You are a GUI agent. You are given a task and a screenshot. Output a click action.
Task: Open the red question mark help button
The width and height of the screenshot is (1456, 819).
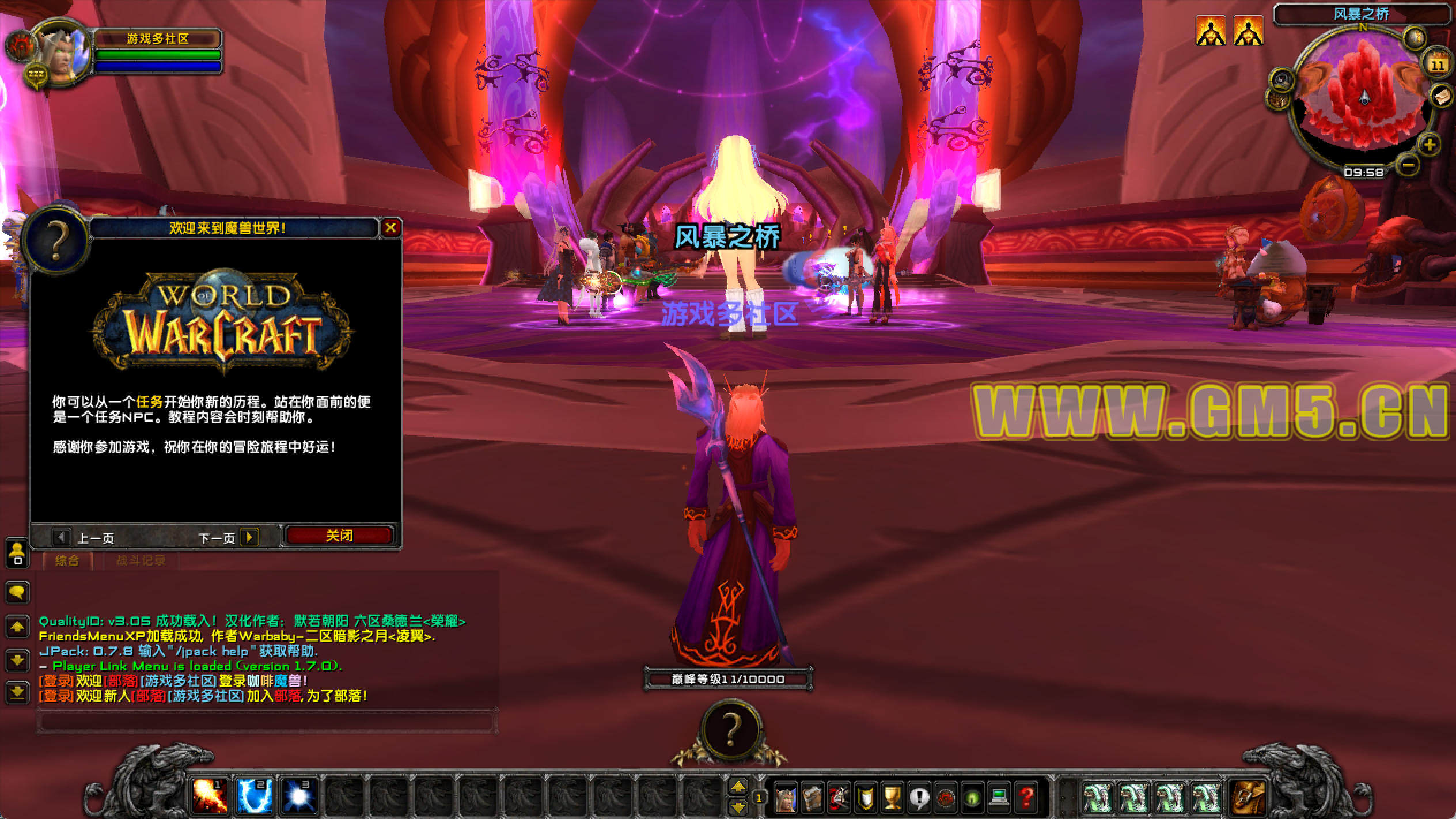click(x=1026, y=798)
